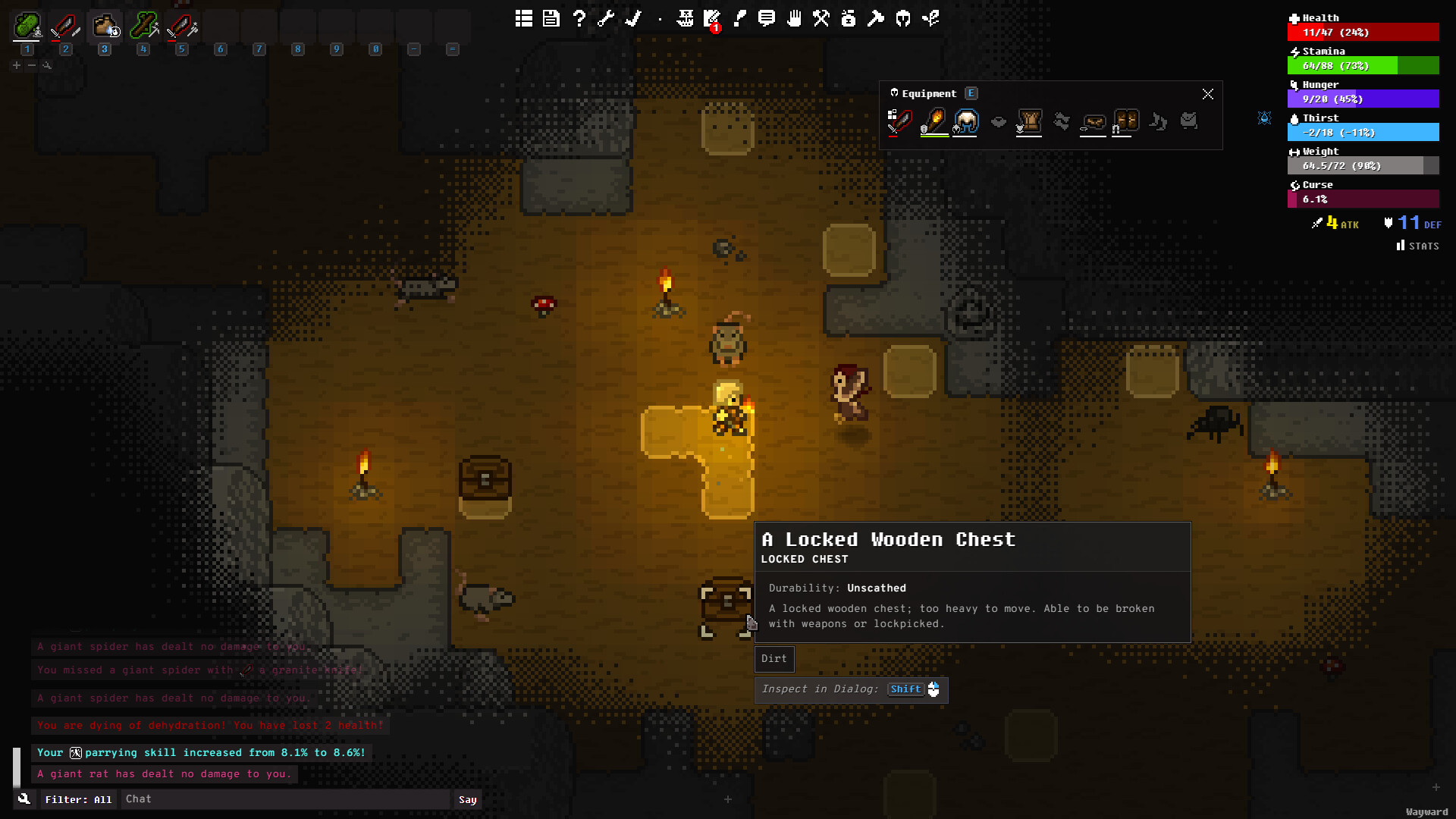The image size is (1456, 819).
Task: Open the main menu list icon
Action: point(523,18)
